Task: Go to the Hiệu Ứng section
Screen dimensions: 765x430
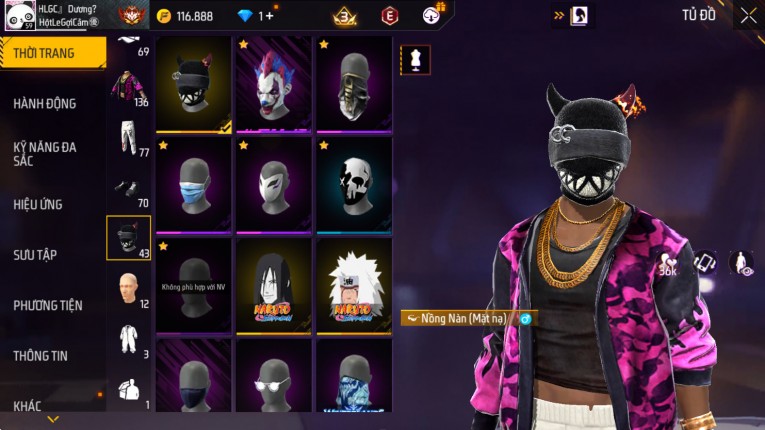Action: (39, 204)
